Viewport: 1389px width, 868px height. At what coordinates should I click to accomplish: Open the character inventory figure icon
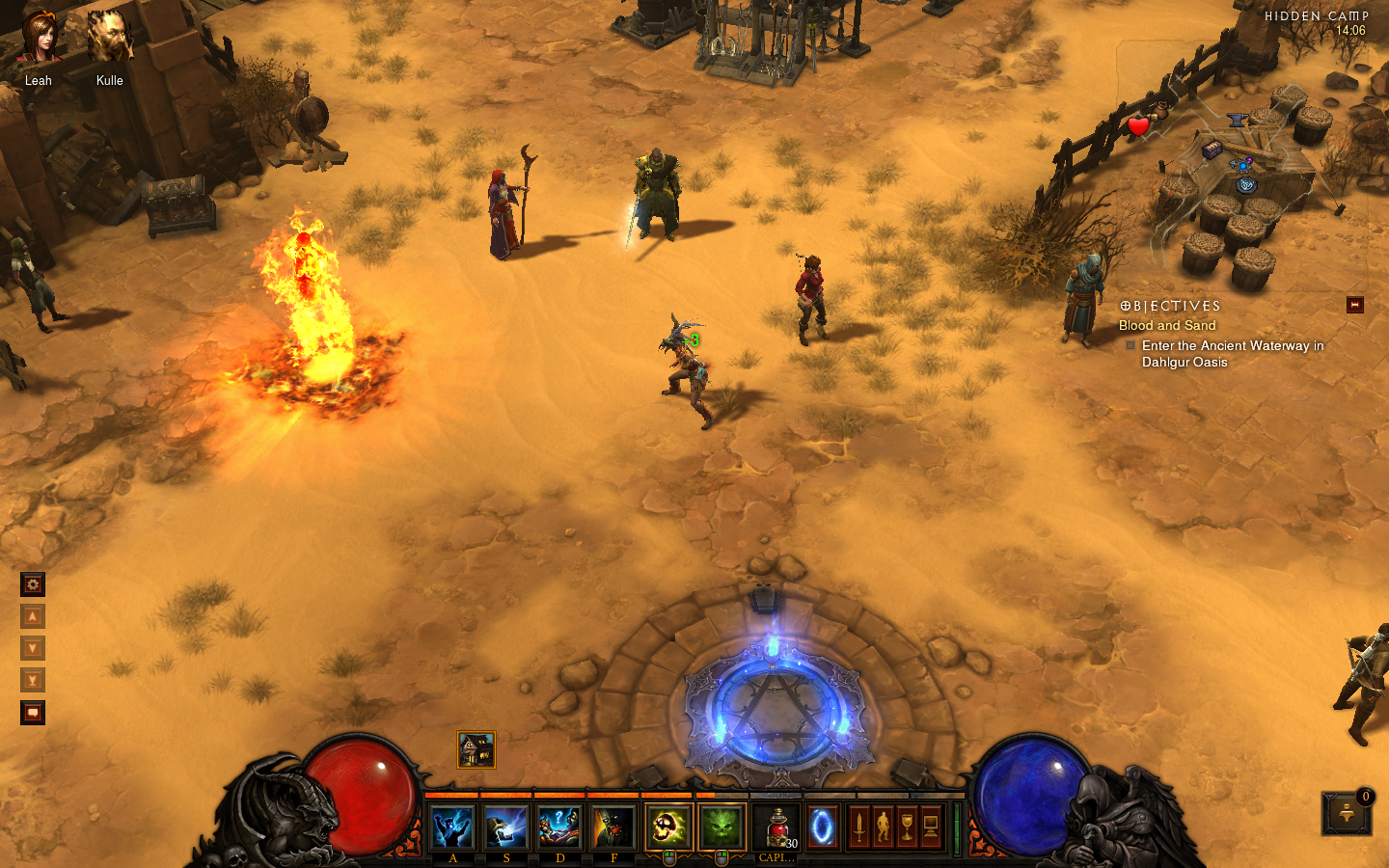[883, 827]
